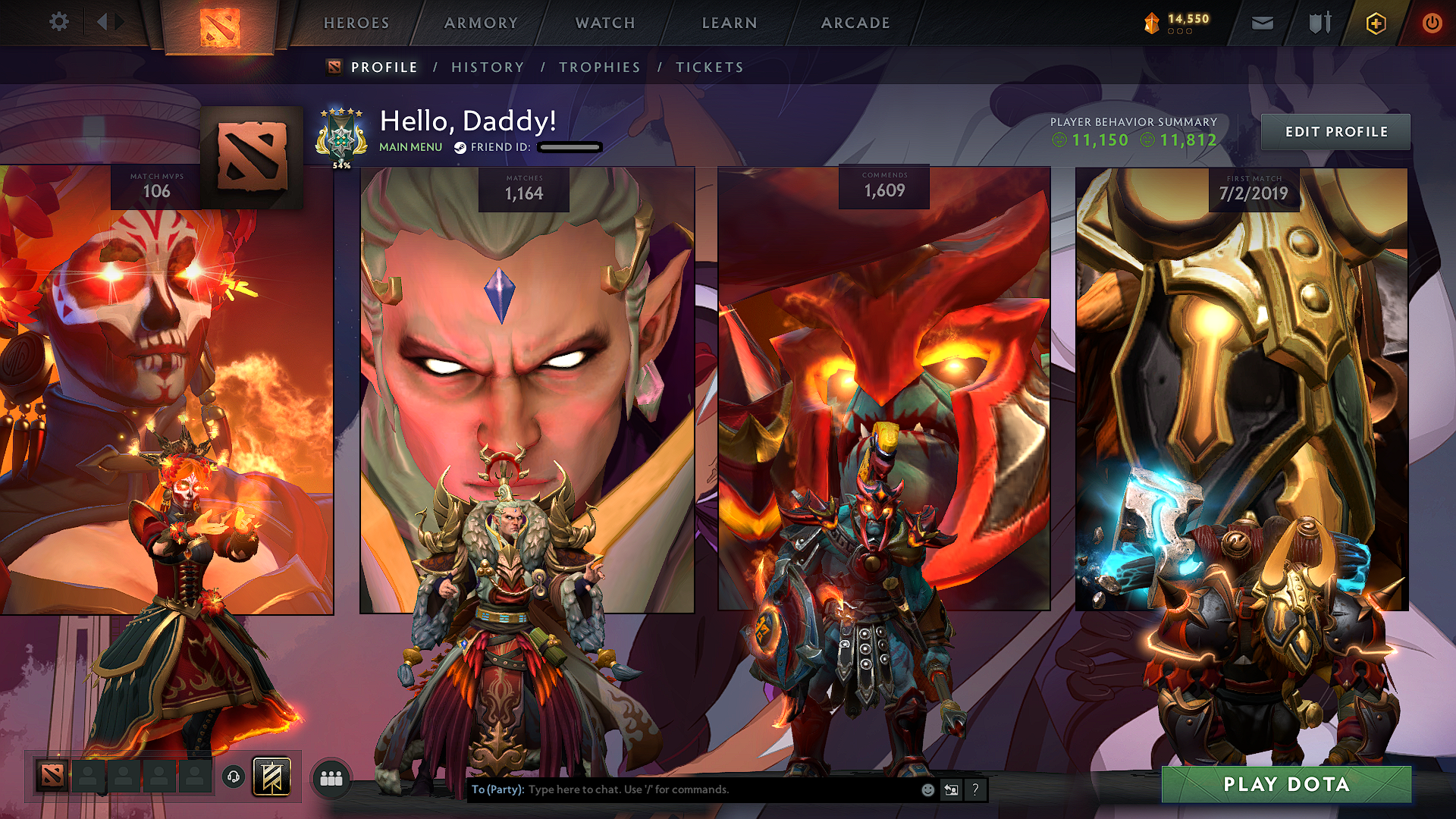
Task: Open the chat channel selector labeled To (Party)
Action: pyautogui.click(x=497, y=789)
